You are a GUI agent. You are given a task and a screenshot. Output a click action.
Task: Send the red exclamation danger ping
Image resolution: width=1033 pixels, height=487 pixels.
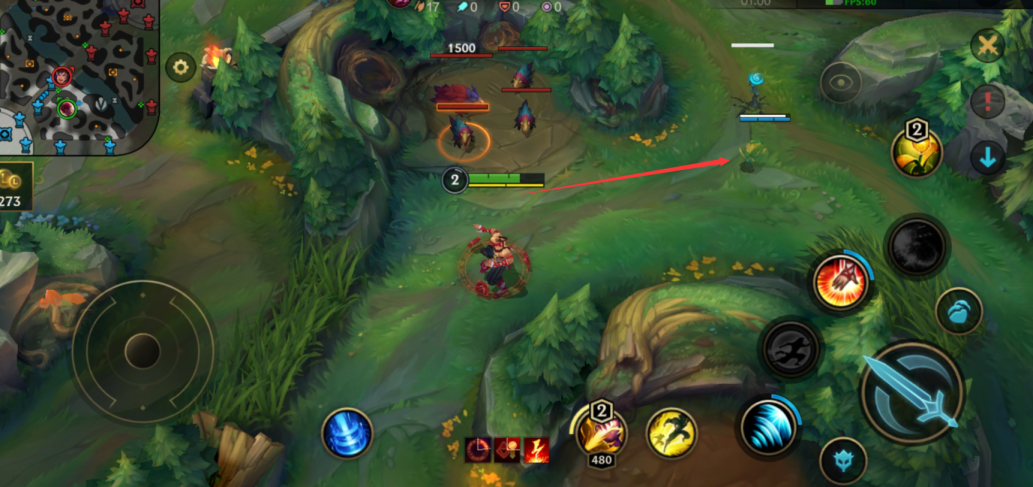pos(988,101)
